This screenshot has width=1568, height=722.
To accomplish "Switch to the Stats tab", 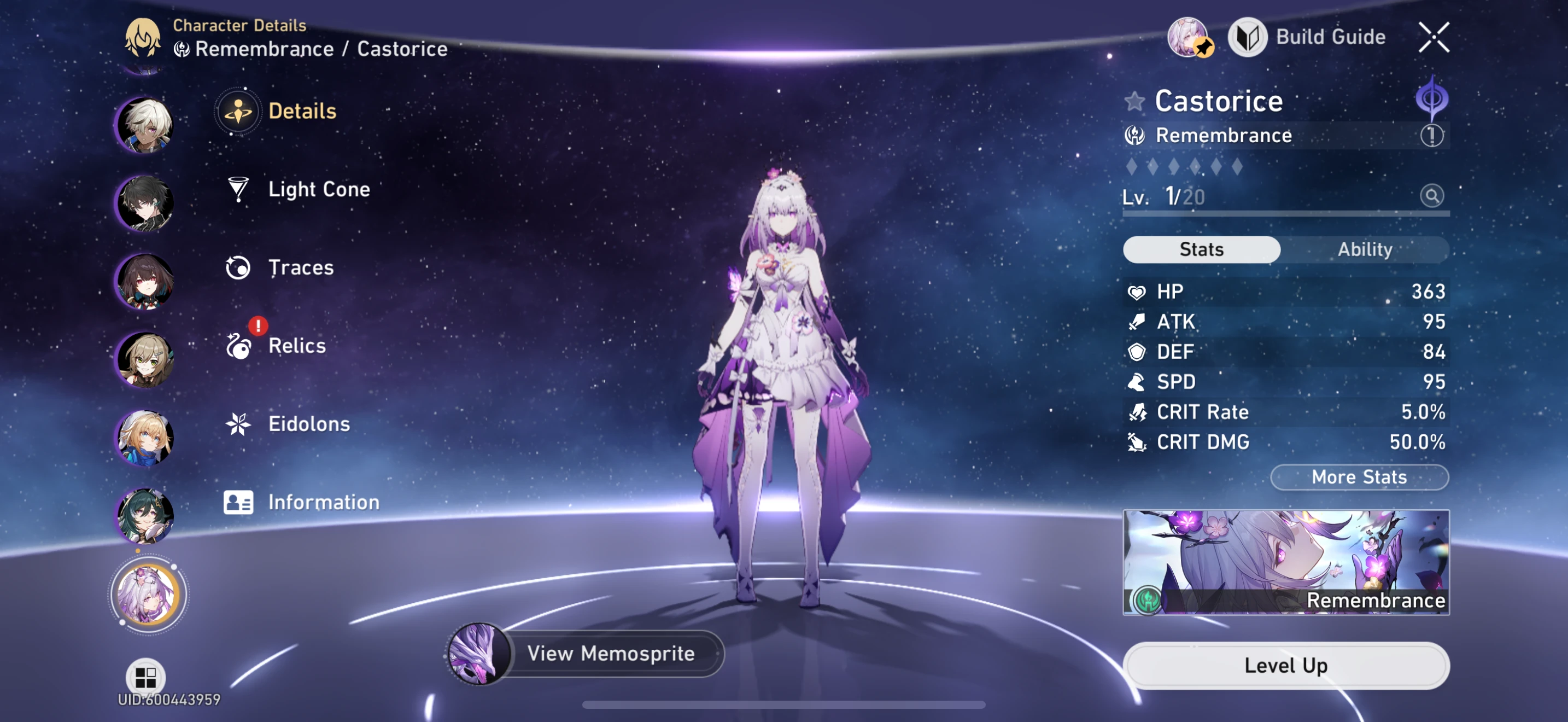I will point(1201,249).
